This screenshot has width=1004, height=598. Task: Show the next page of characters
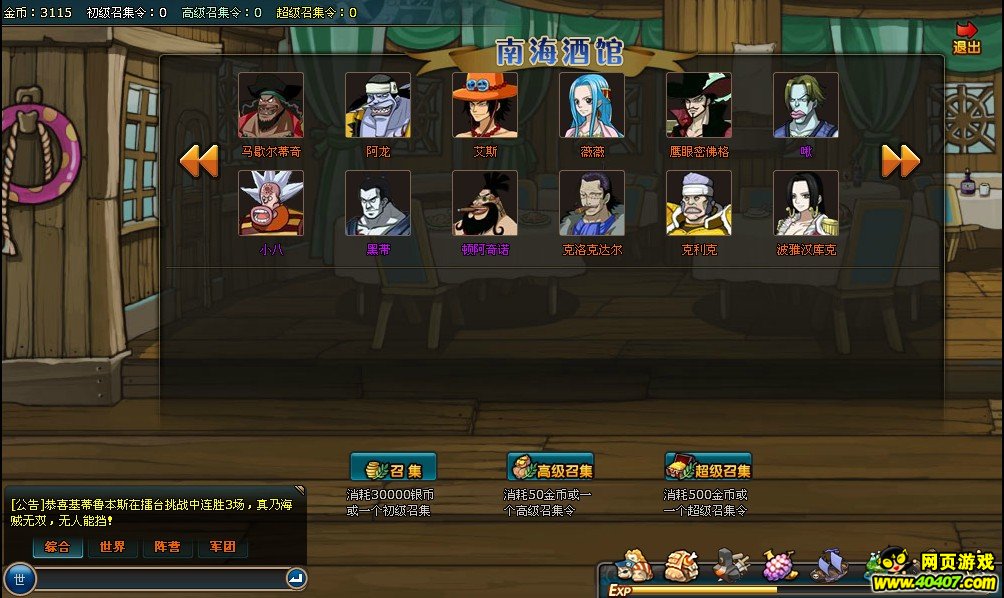click(x=900, y=161)
